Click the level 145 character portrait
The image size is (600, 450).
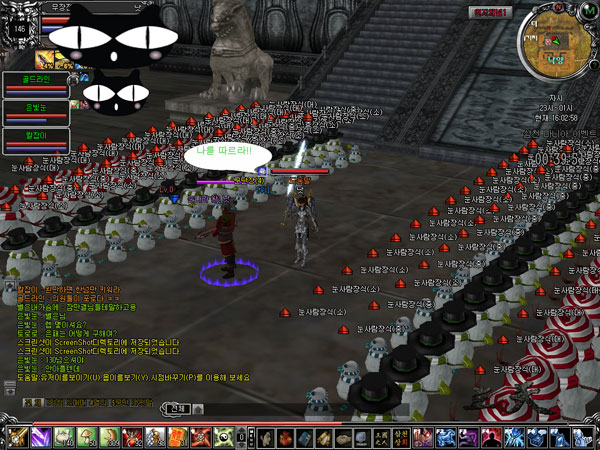pyautogui.click(x=20, y=30)
